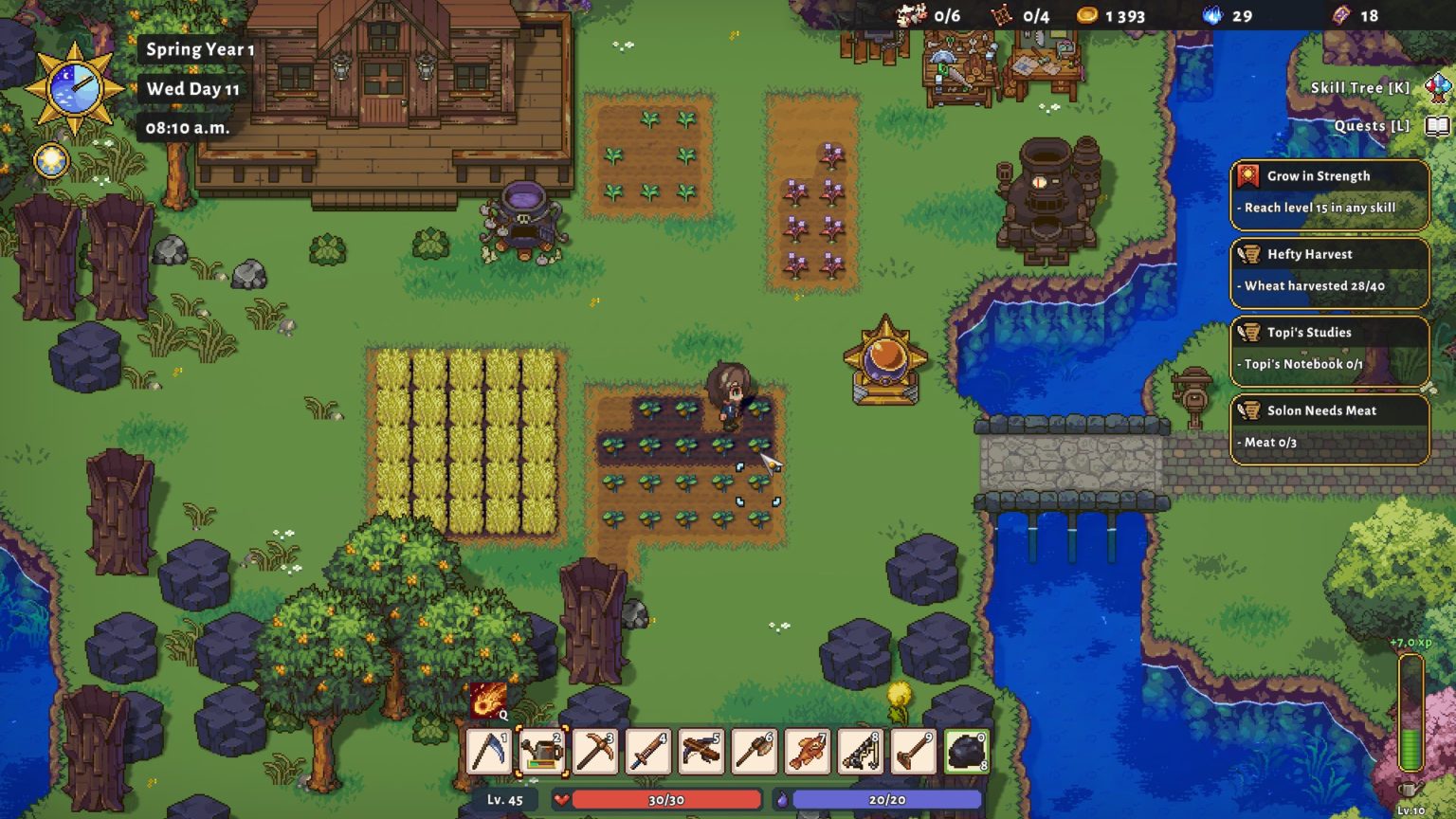Screen dimensions: 1456x819
Task: Pick the coal stack hotbar slot
Action: pos(966,752)
